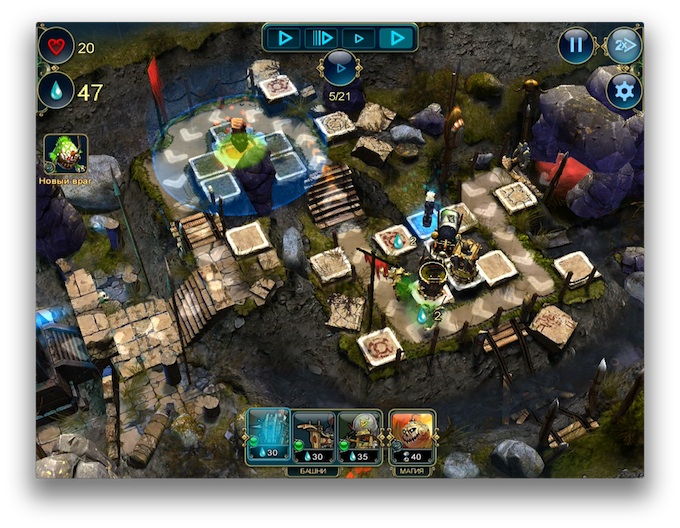Open the settings gear menu

[x=624, y=92]
